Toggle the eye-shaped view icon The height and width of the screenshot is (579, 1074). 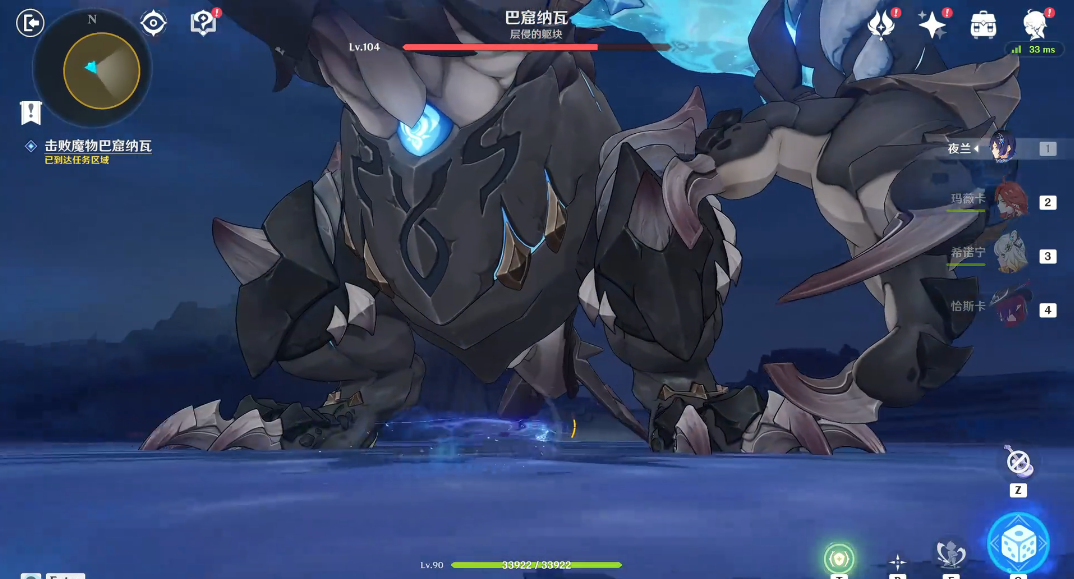[153, 22]
